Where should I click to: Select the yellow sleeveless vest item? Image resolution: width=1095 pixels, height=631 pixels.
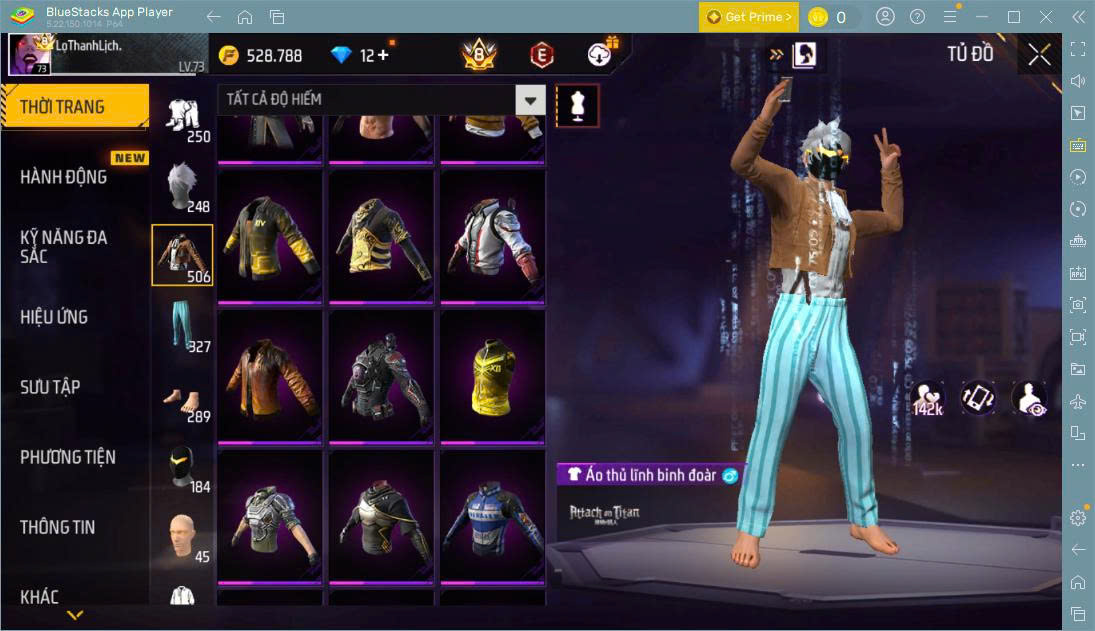tap(494, 378)
